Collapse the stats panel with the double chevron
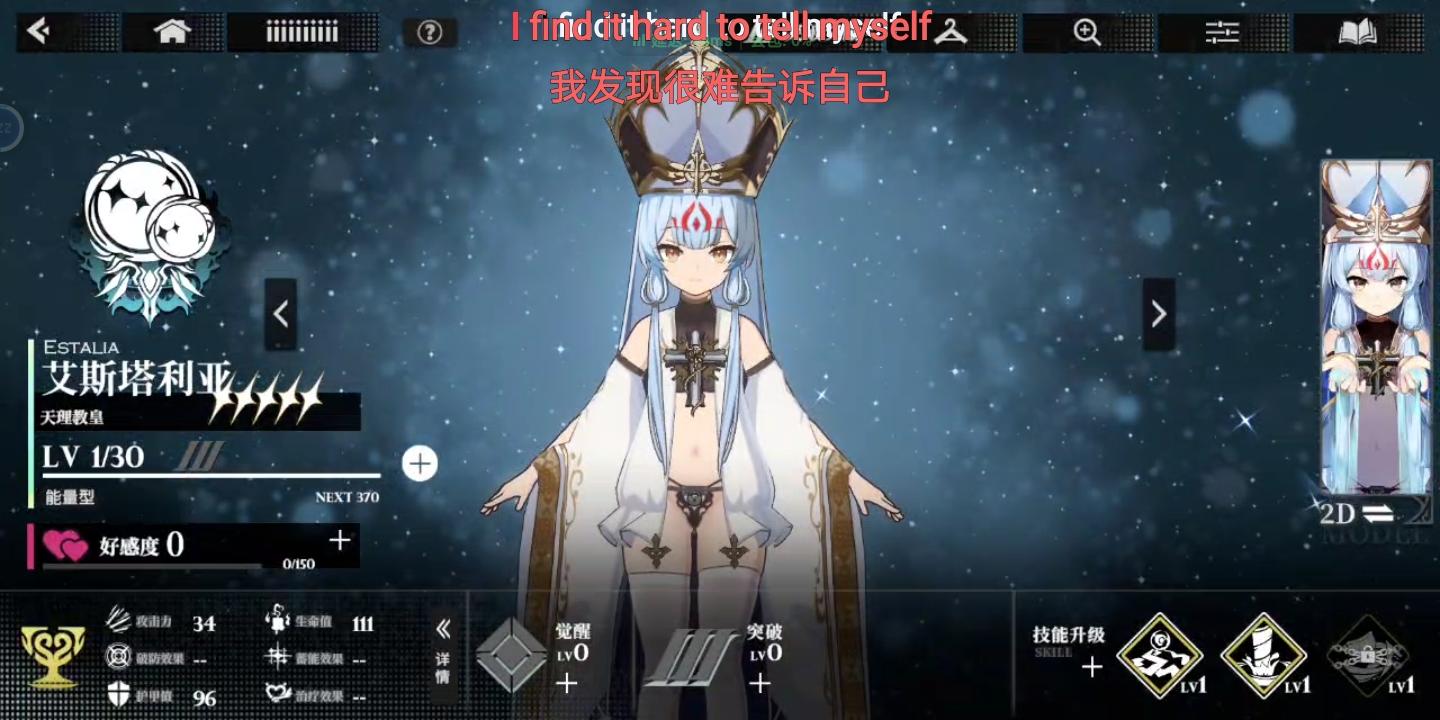Viewport: 1440px width, 720px height. (x=443, y=630)
